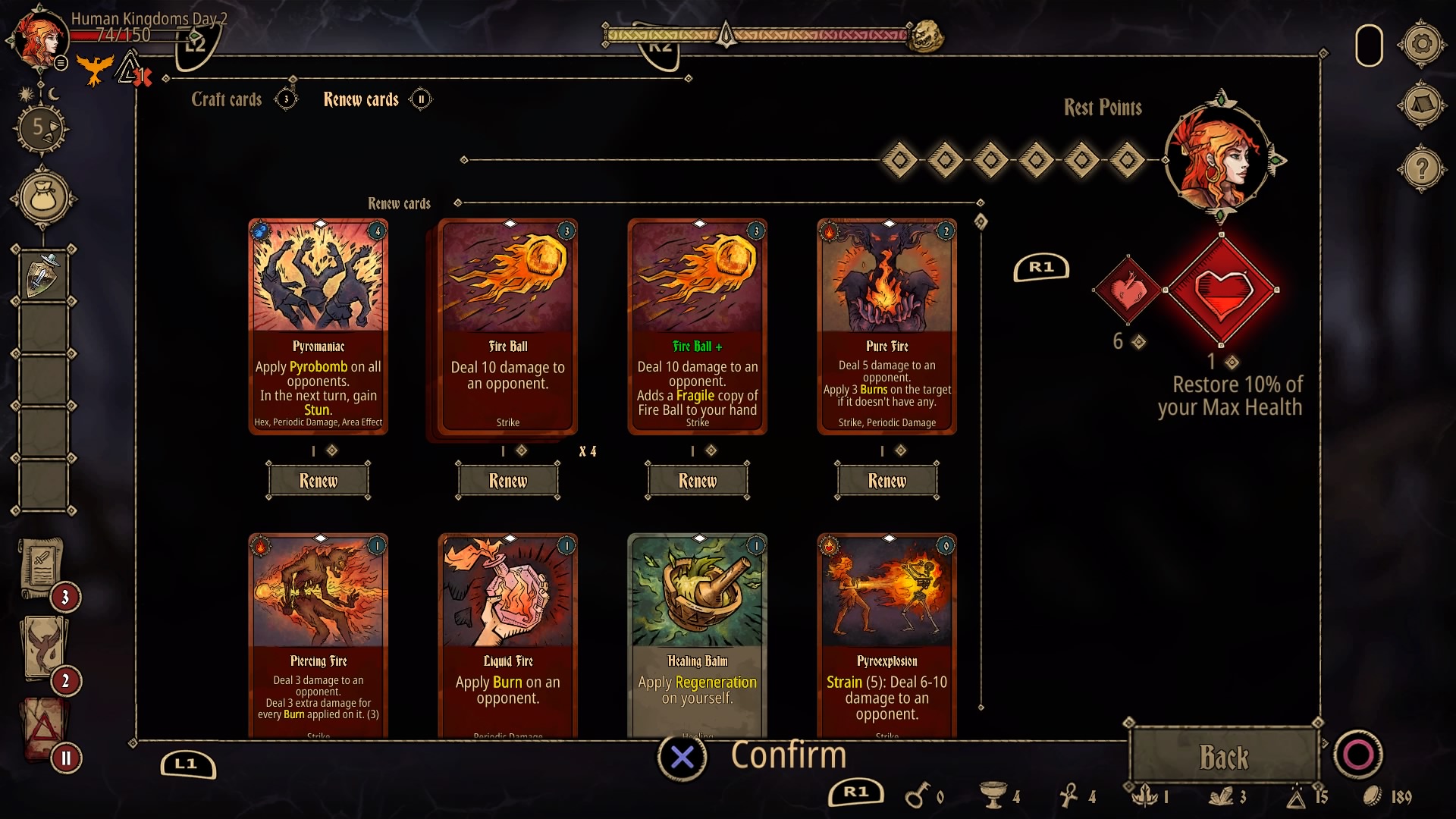
Task: Choose the large heart restore health option
Action: pos(1222,290)
